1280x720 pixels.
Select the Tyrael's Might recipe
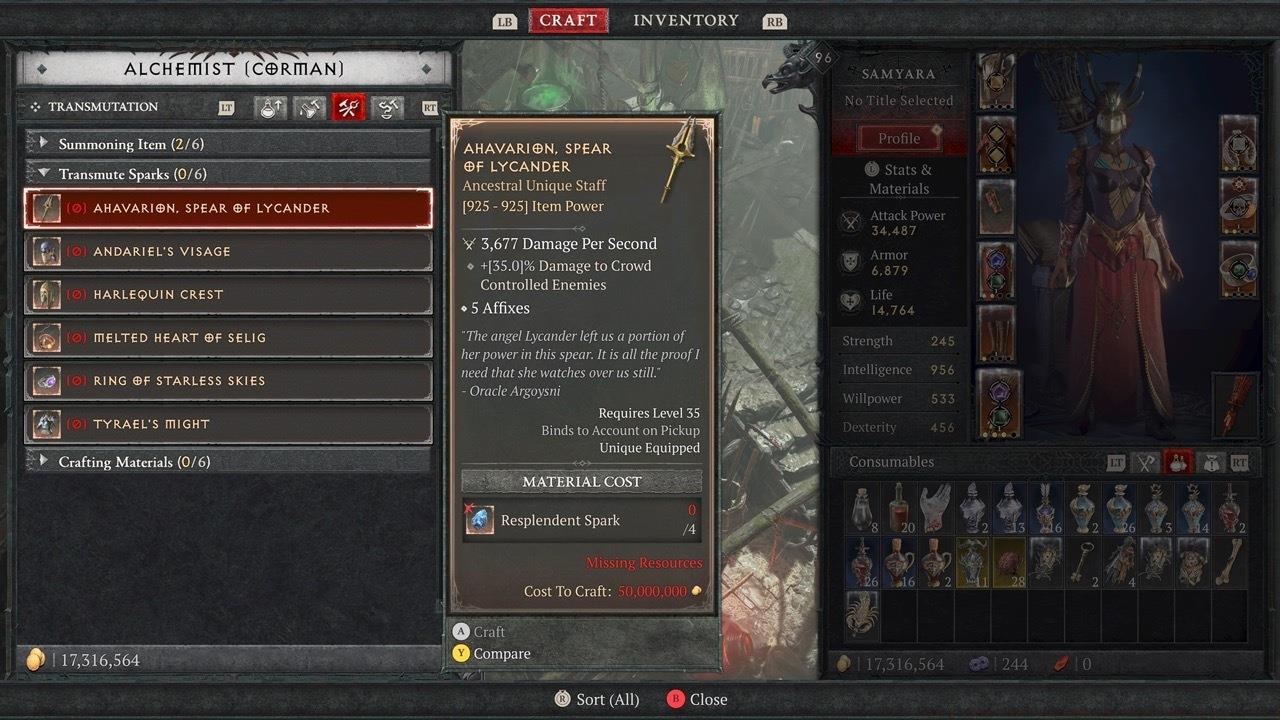coord(228,424)
